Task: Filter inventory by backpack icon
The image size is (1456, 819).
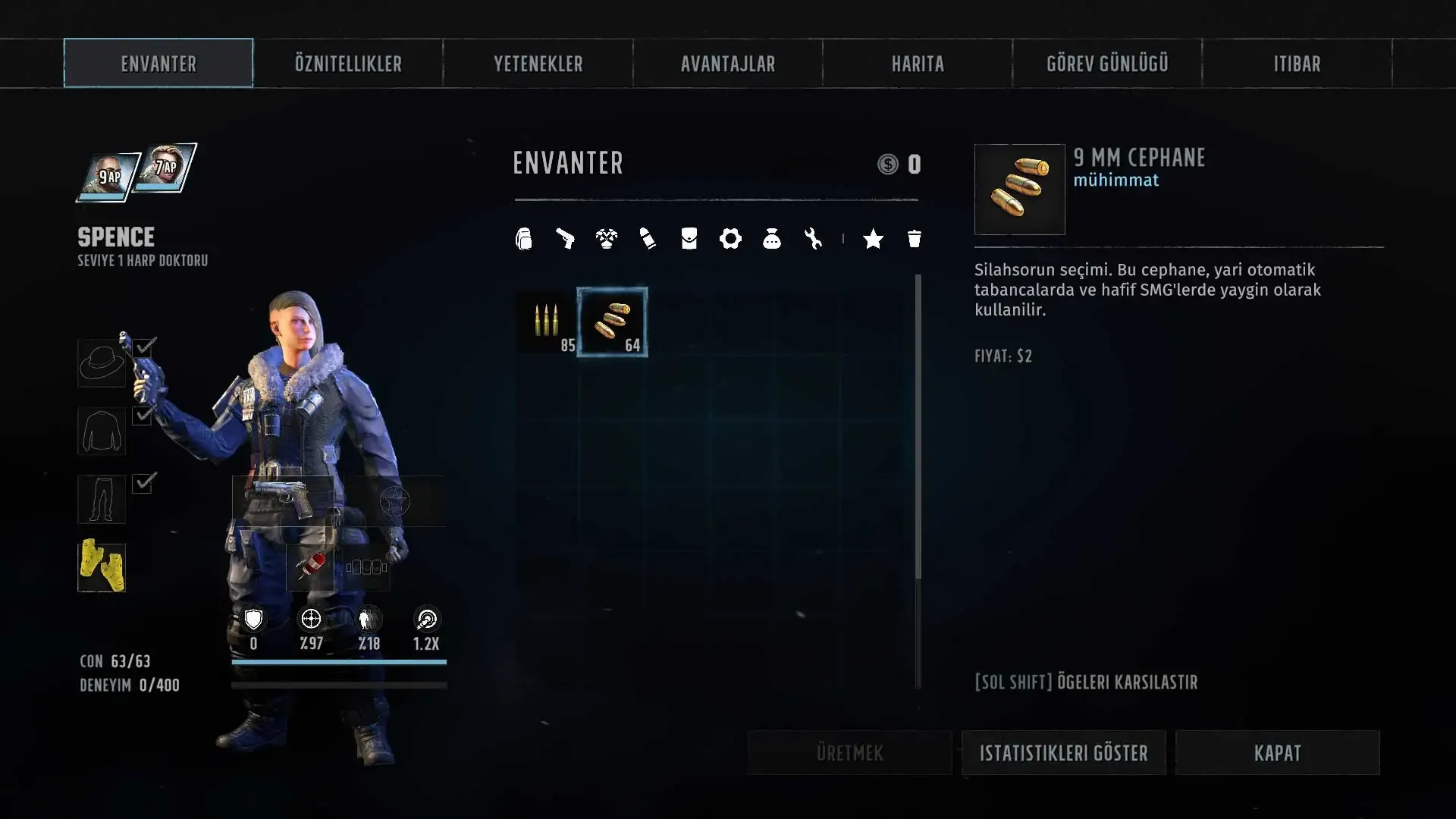Action: [524, 240]
